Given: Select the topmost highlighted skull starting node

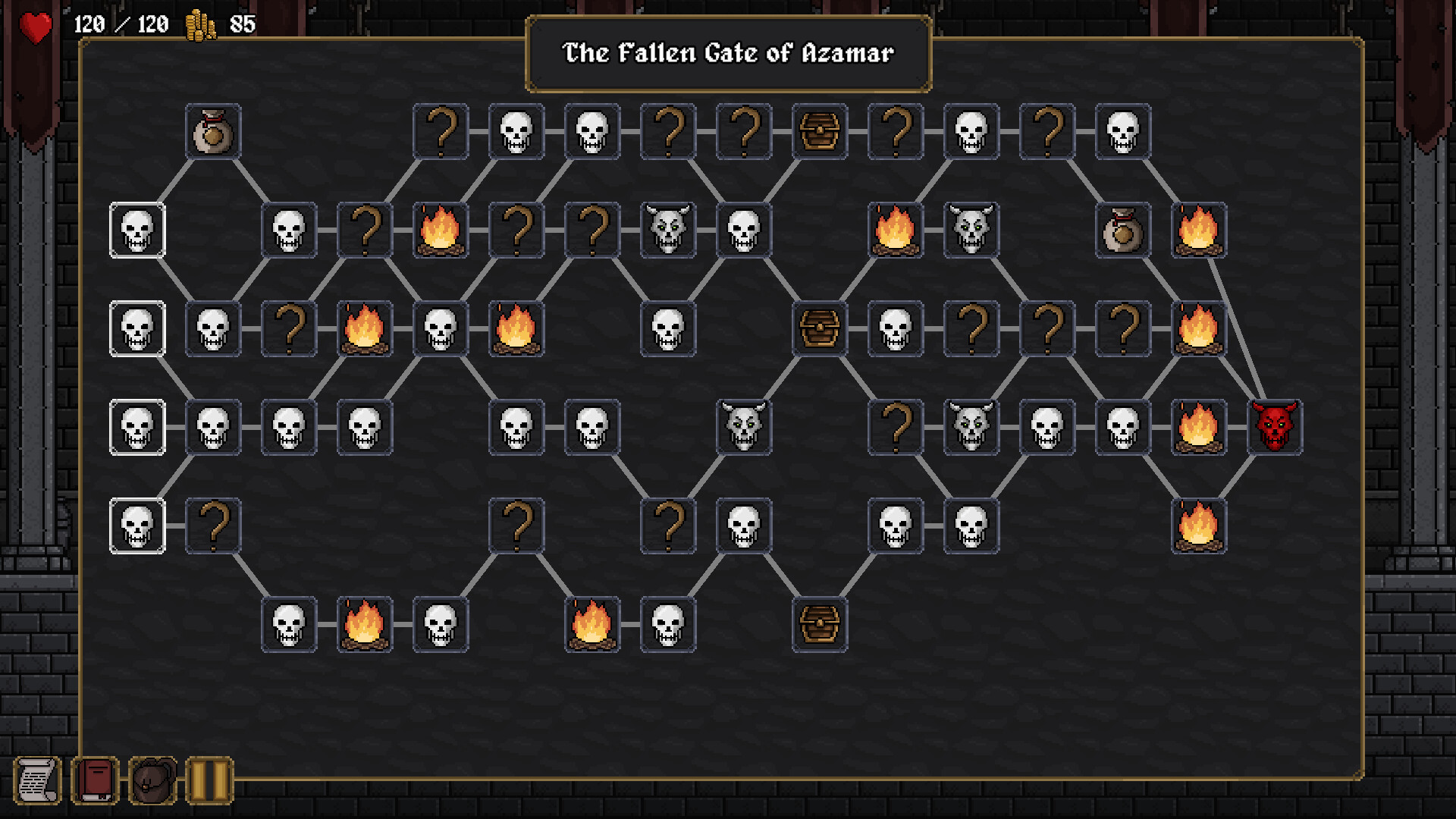Looking at the screenshot, I should [137, 230].
